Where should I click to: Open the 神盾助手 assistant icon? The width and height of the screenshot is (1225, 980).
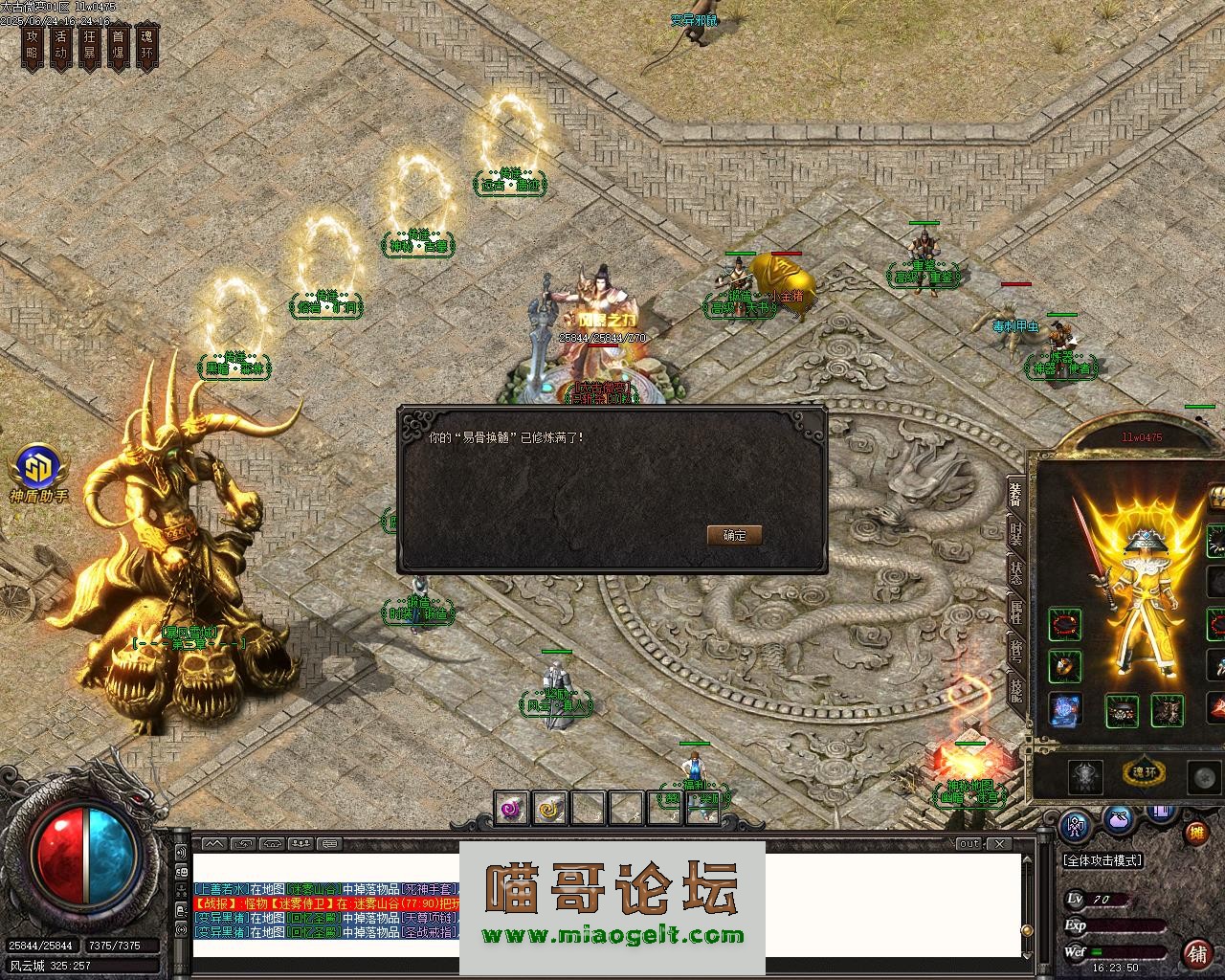click(38, 469)
